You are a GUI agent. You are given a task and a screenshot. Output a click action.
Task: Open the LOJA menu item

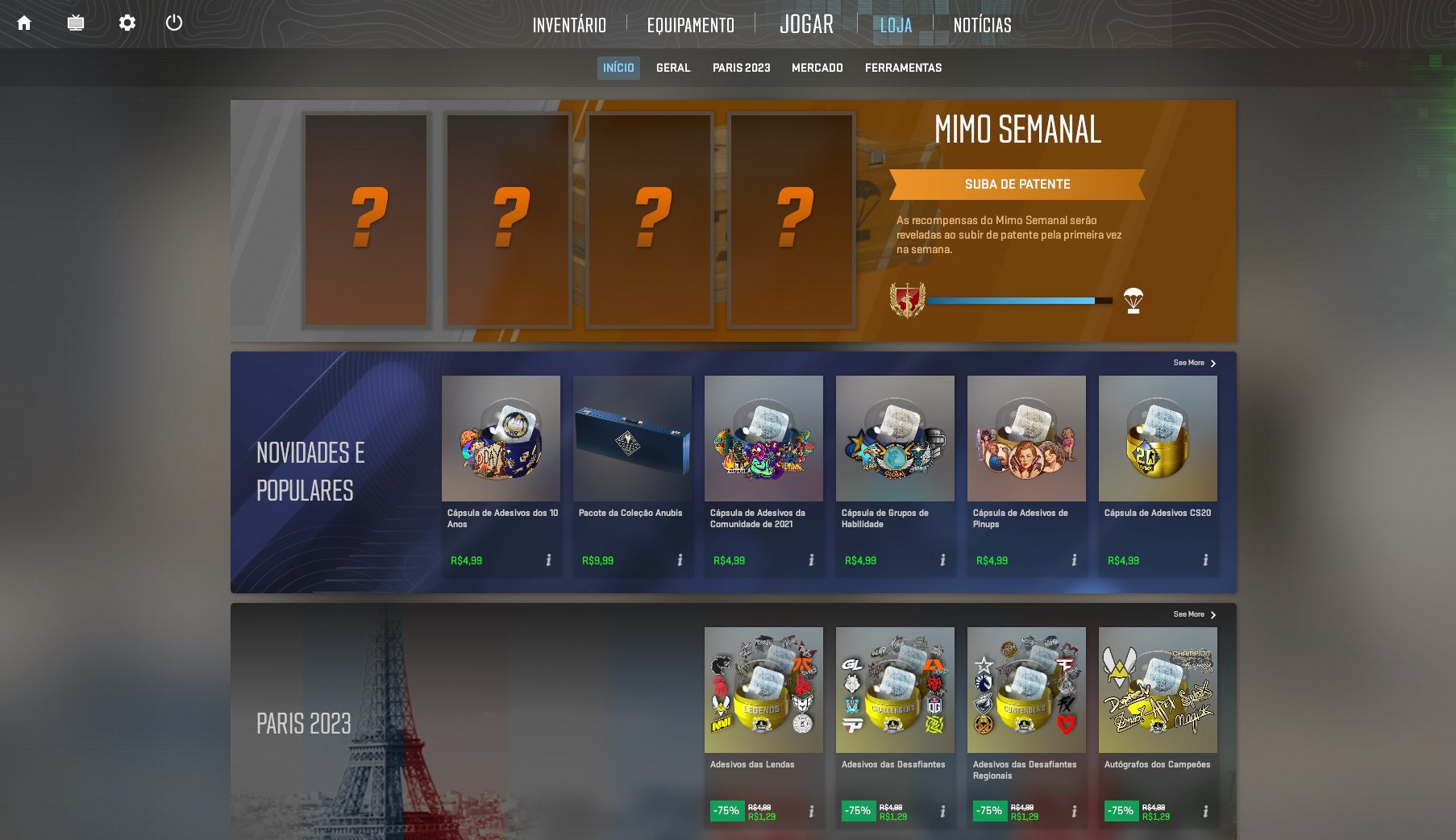click(896, 25)
